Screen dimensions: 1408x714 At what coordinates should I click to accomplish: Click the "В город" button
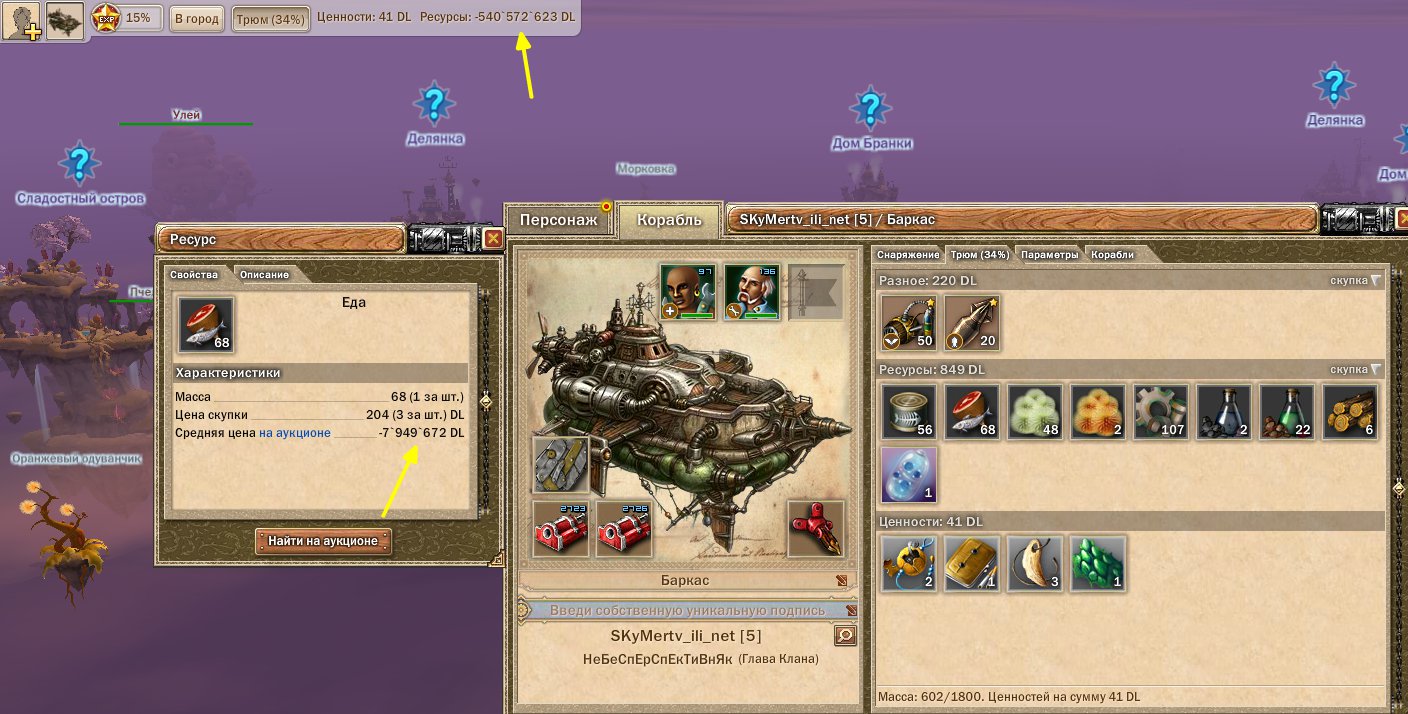click(196, 18)
